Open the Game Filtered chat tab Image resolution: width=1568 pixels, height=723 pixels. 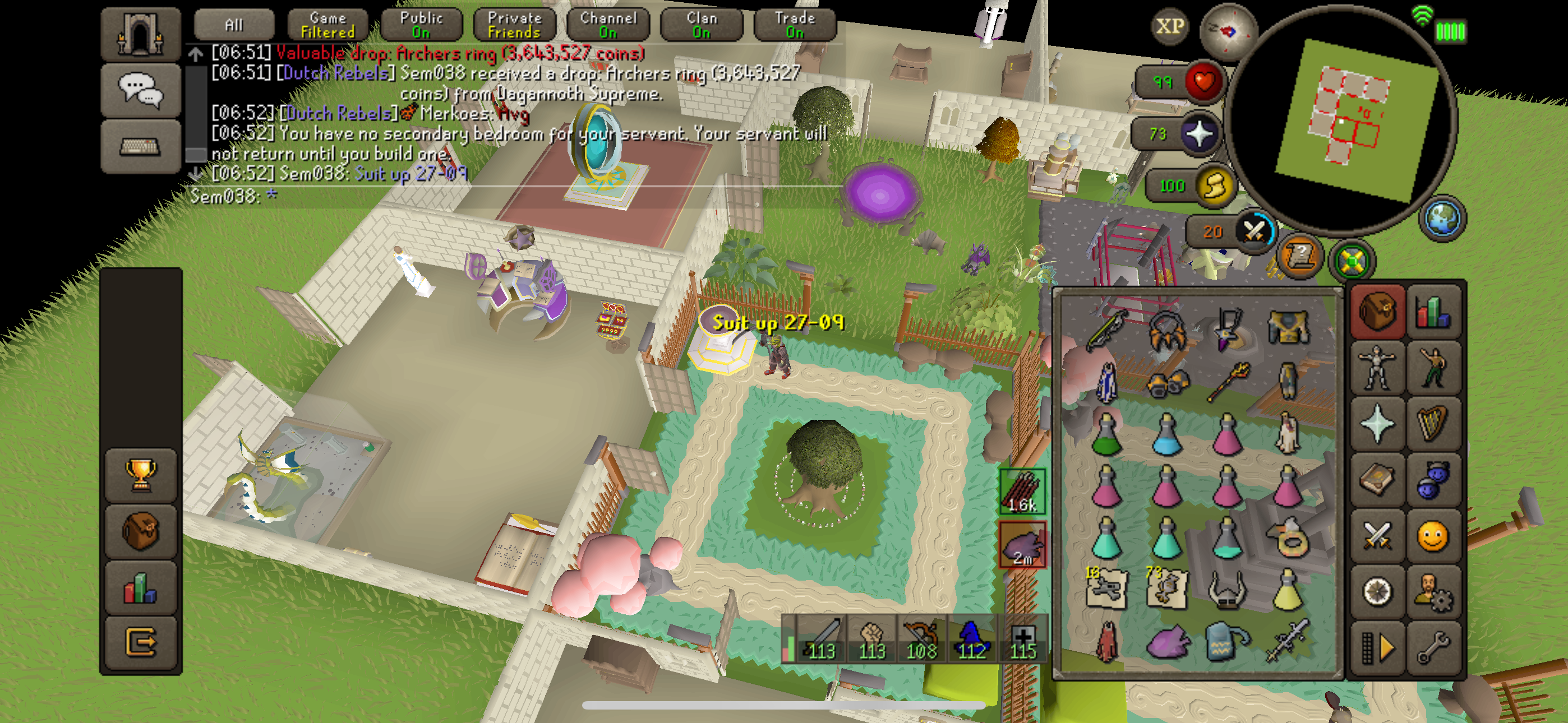point(328,25)
